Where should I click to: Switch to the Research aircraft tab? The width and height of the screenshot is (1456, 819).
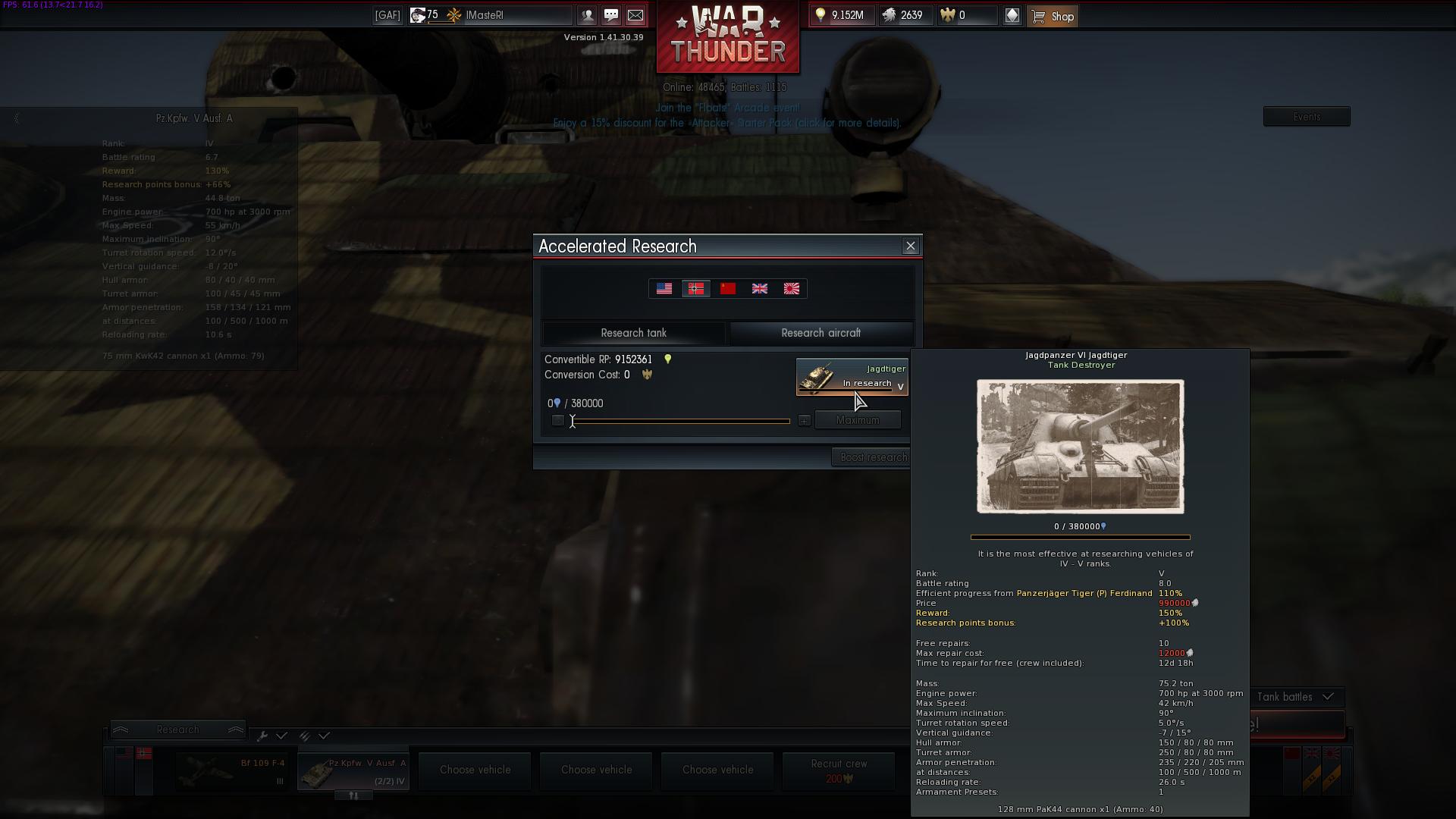(x=820, y=333)
